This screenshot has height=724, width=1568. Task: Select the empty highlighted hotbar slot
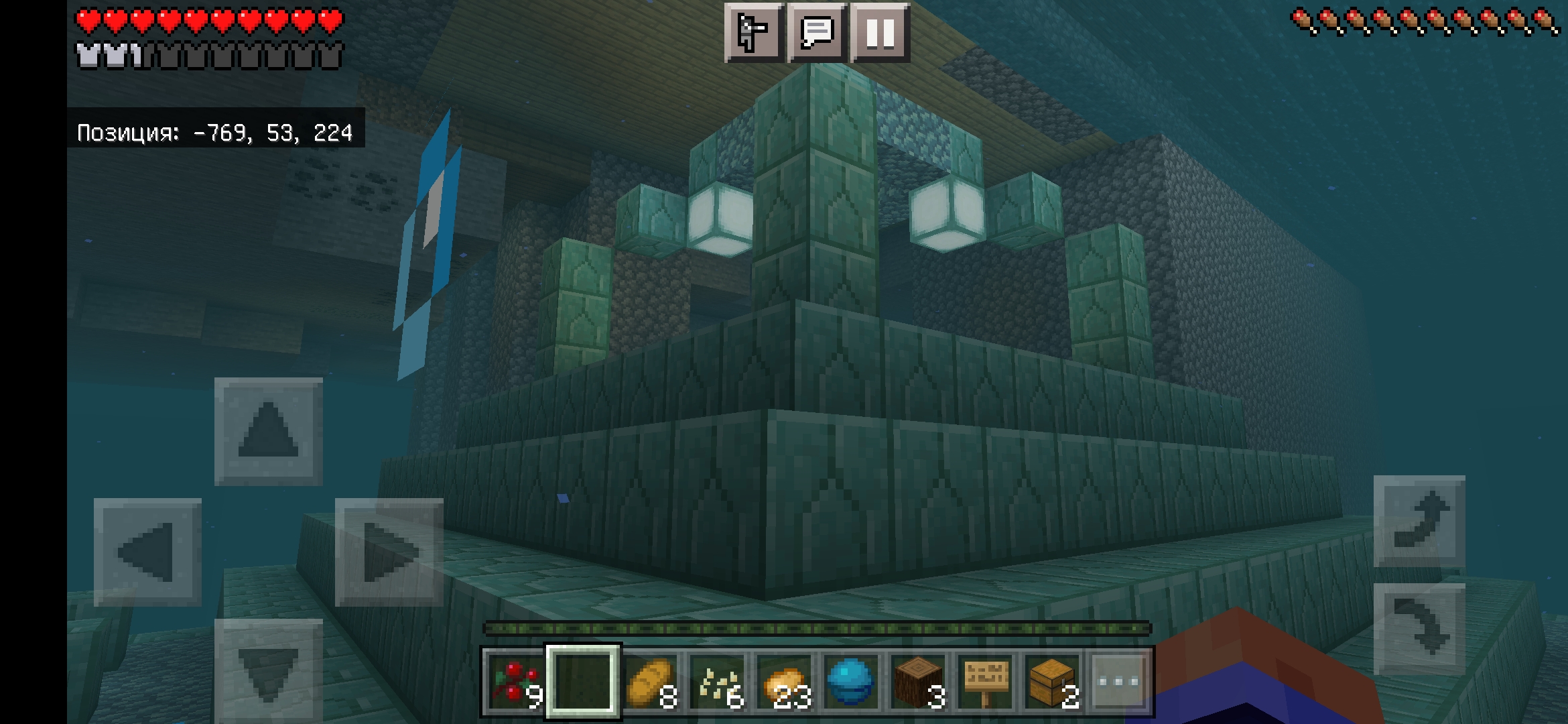point(583,680)
